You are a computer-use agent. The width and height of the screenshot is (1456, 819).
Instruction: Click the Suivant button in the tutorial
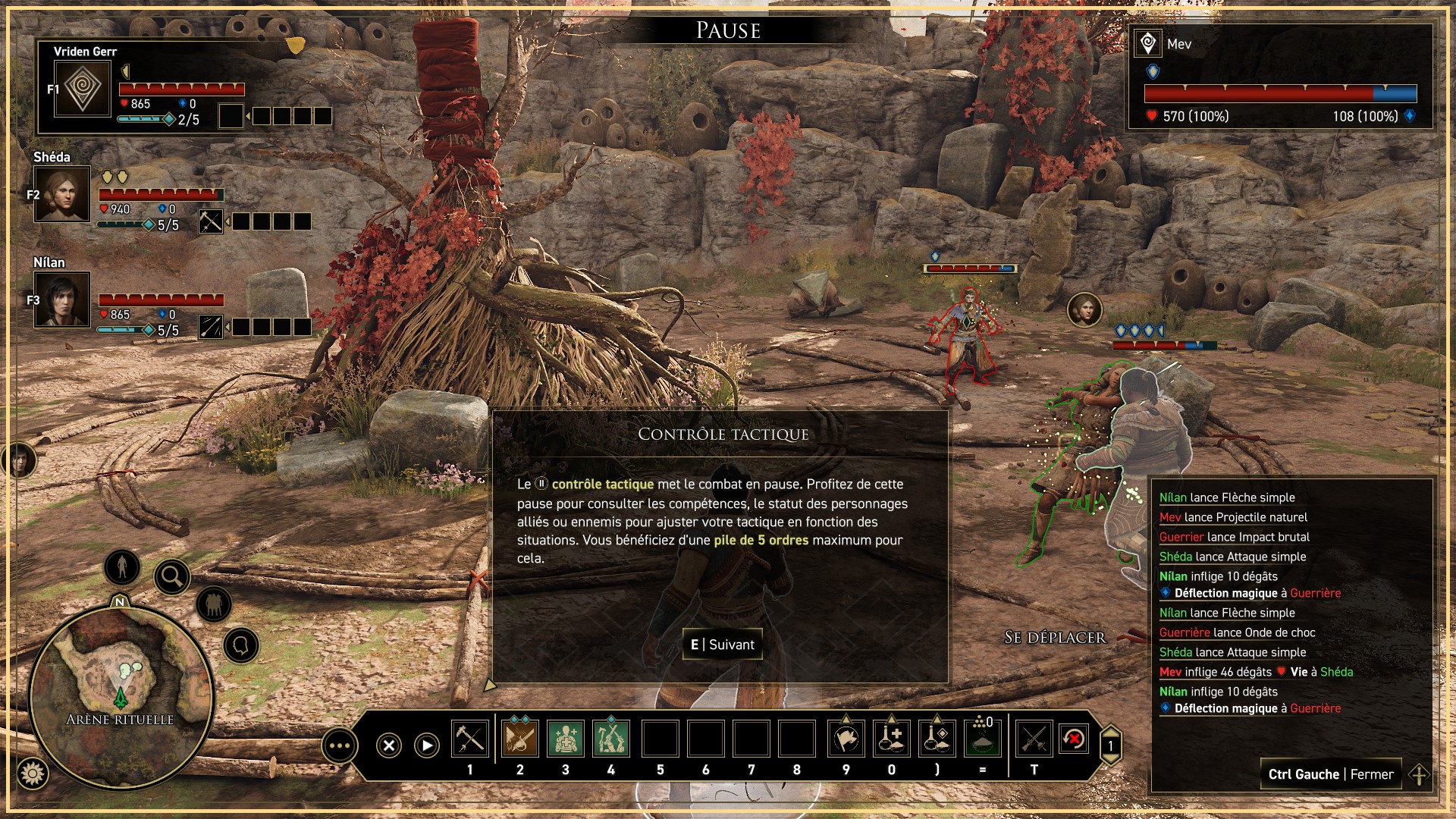point(722,645)
